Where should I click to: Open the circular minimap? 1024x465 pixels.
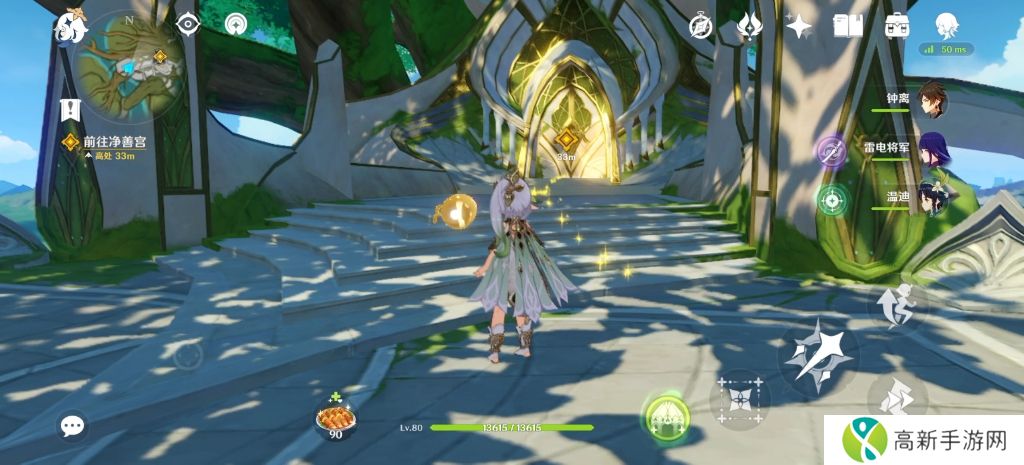(128, 66)
